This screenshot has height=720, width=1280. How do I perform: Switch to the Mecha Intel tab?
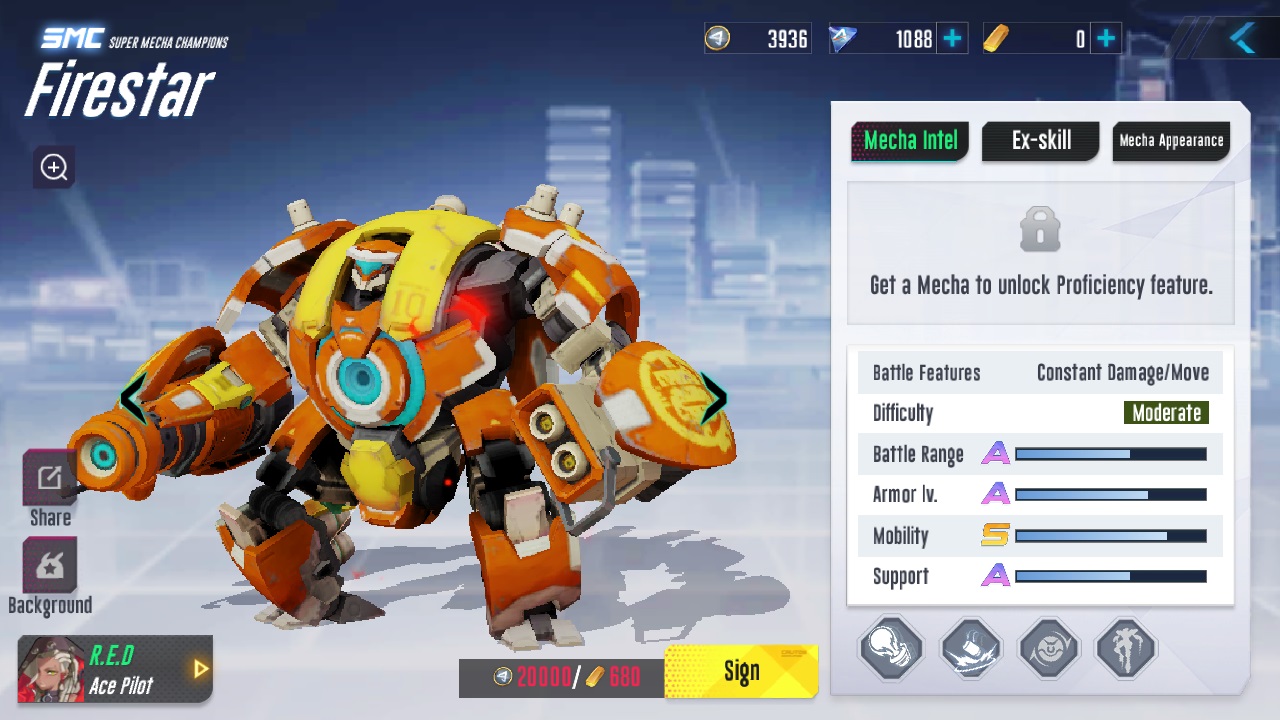(x=910, y=141)
